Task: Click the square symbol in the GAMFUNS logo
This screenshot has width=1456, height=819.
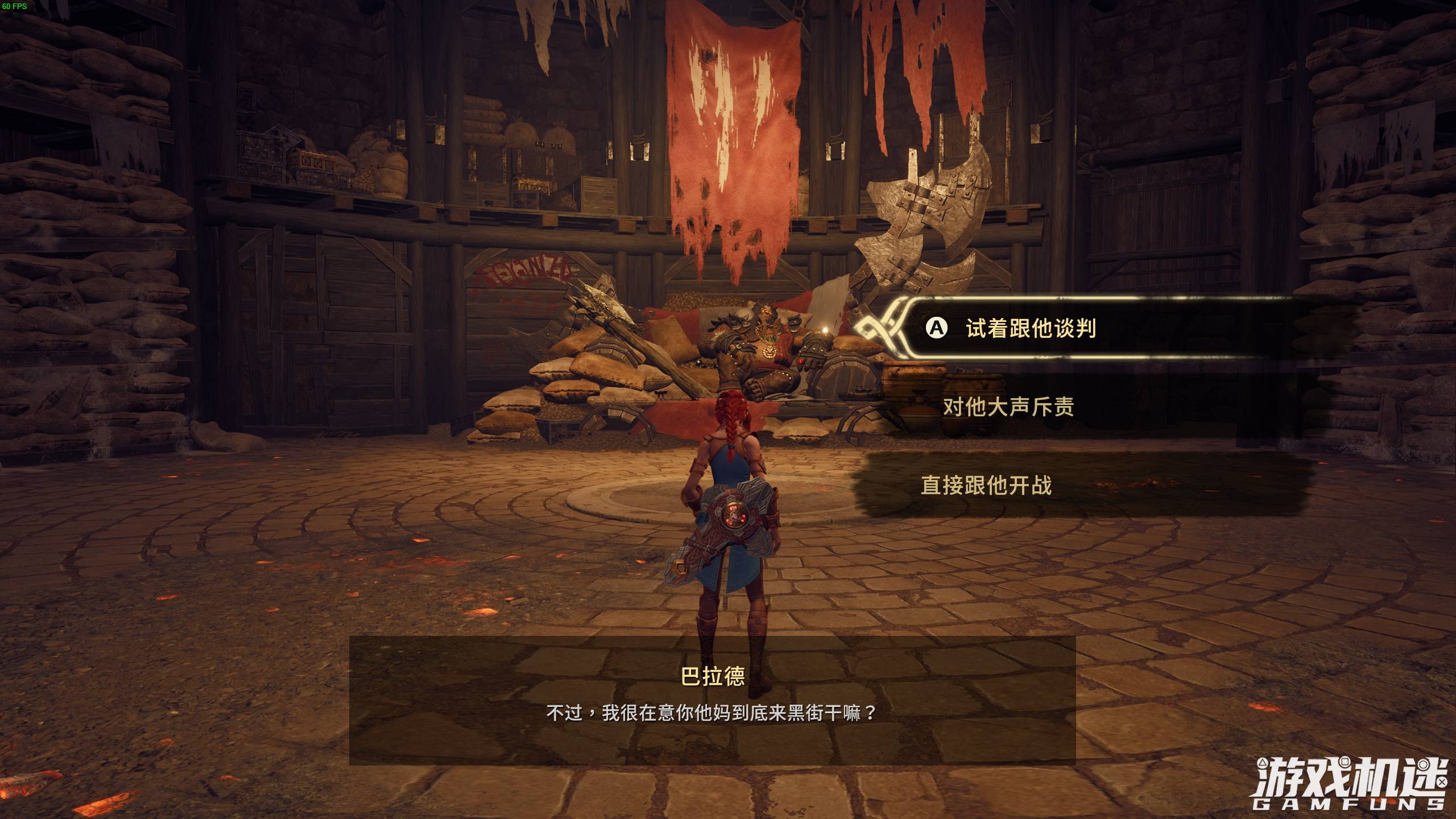Action: pos(1345,762)
